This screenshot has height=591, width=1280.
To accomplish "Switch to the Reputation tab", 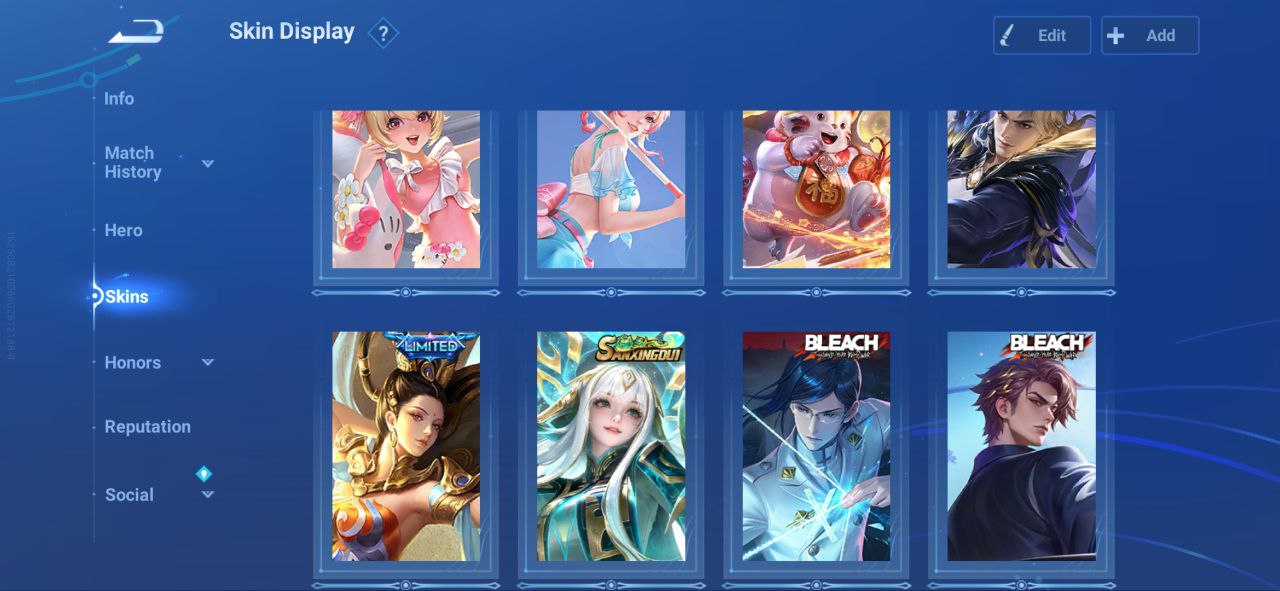I will (x=147, y=426).
